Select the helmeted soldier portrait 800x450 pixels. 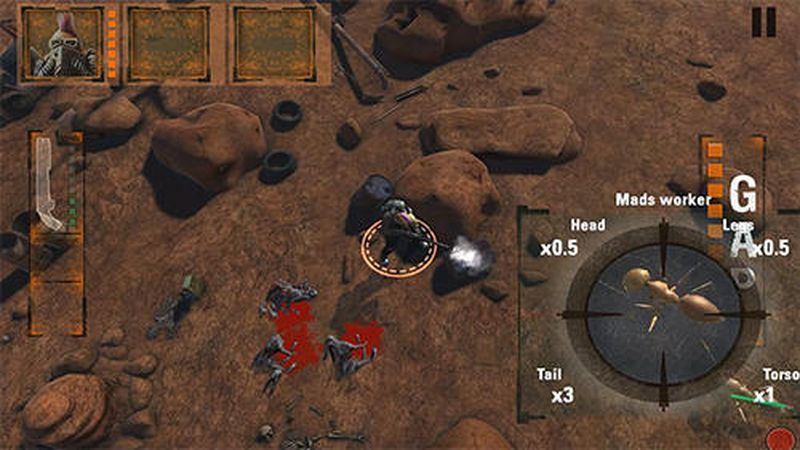[62, 45]
